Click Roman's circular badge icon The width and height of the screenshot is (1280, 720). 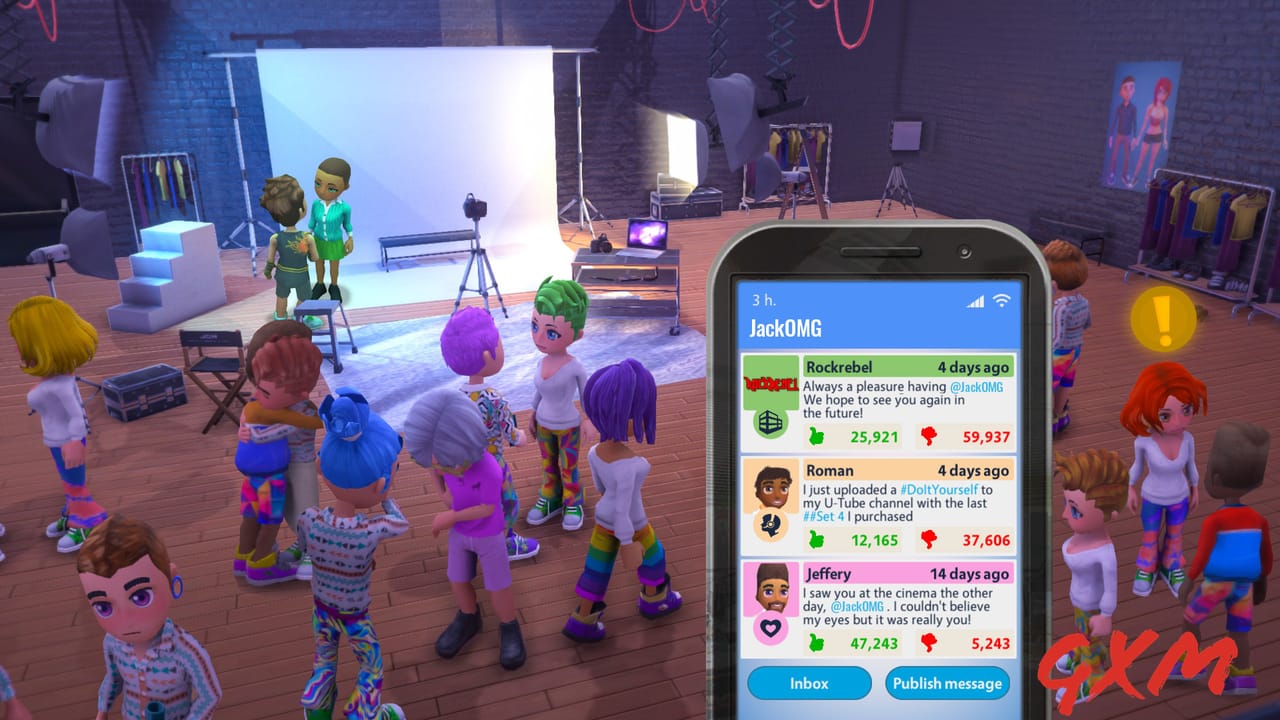[x=770, y=523]
